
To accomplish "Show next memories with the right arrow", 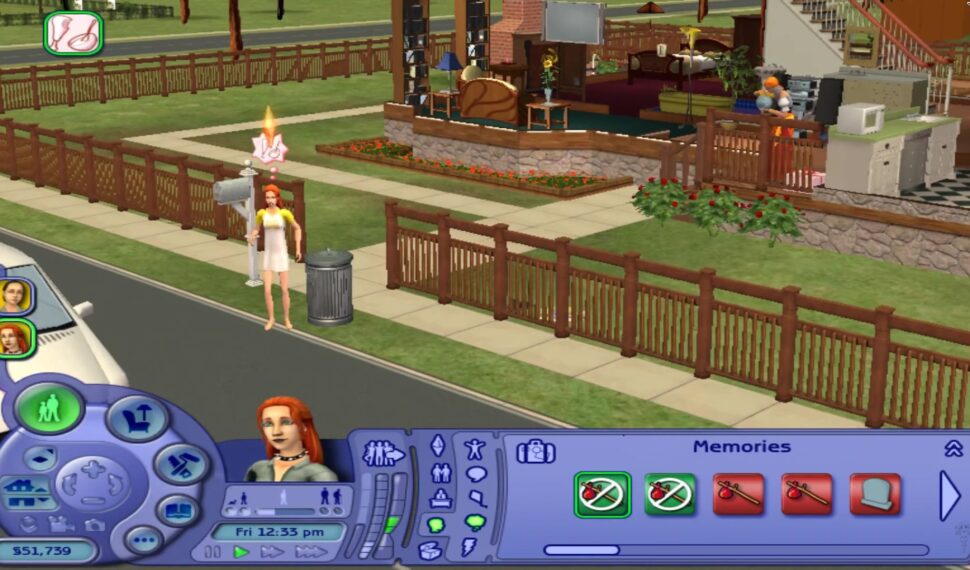I will point(949,496).
